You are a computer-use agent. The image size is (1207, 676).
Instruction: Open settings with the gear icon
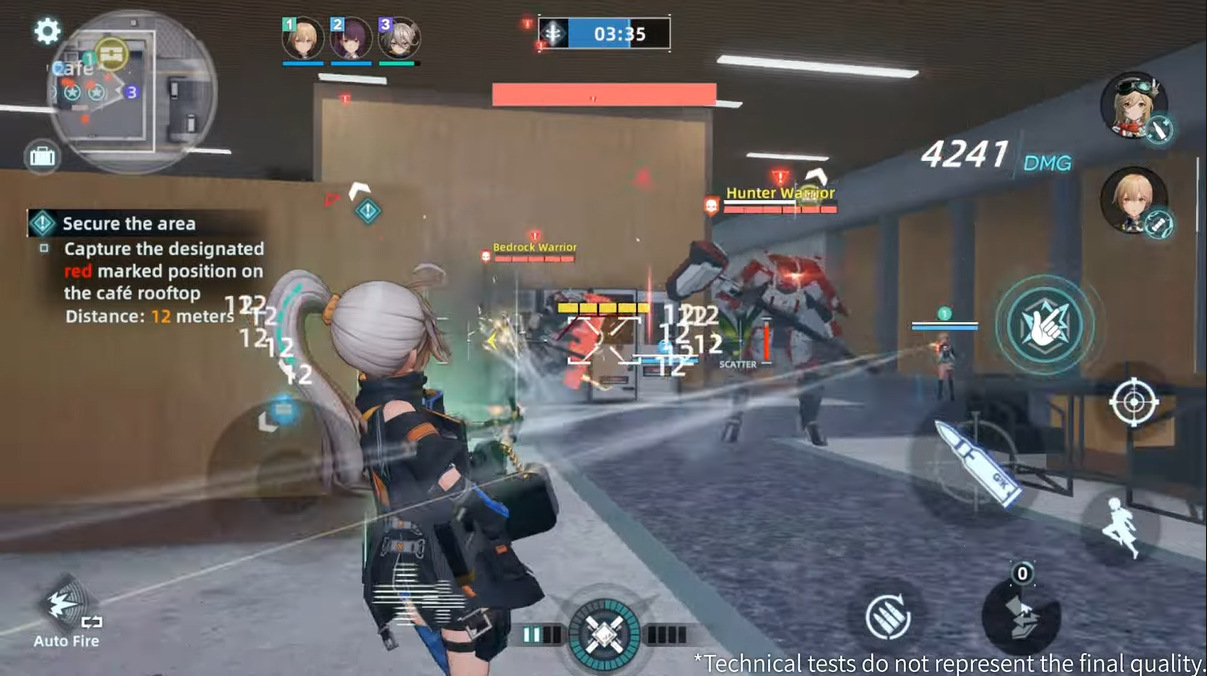pos(47,31)
